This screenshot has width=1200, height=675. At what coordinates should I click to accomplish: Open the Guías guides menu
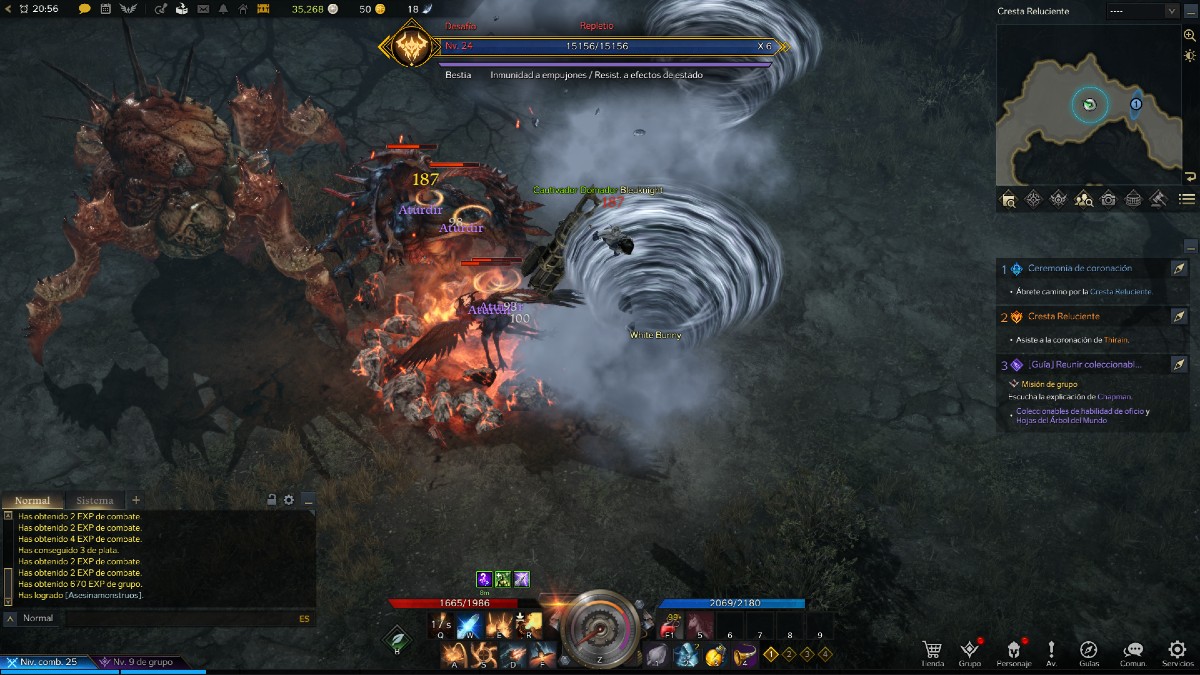point(1089,651)
